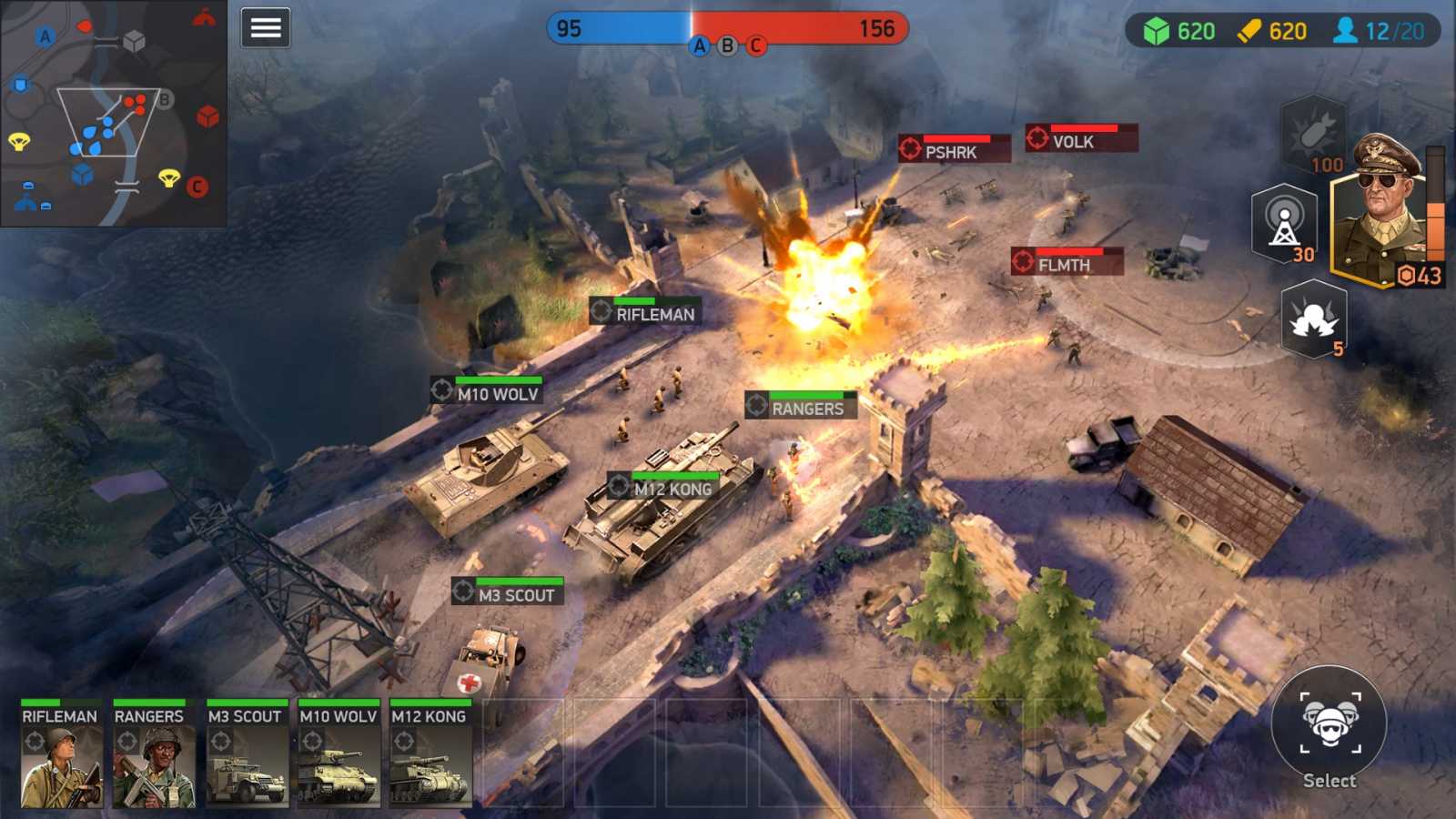This screenshot has height=819, width=1456.
Task: Select the M10 WOLV unit card
Action: pos(339,755)
